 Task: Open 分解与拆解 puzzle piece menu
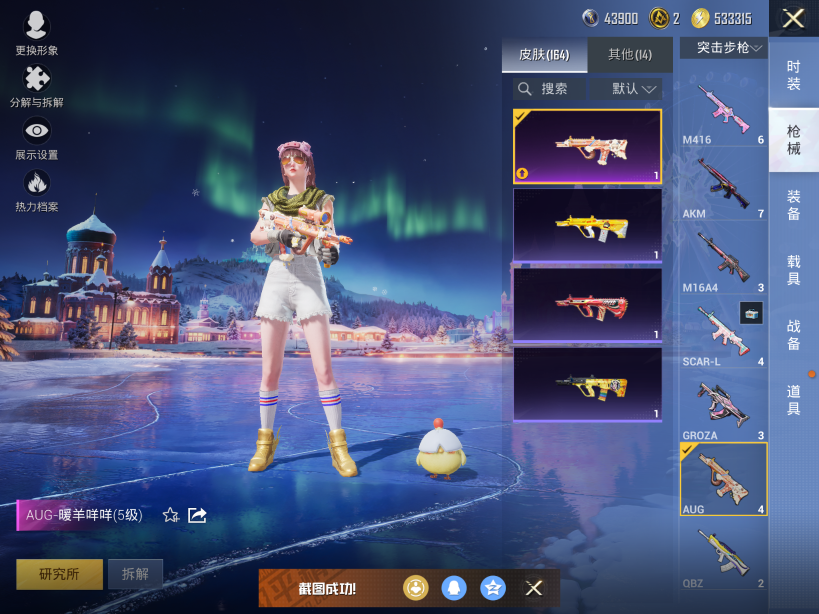coord(37,85)
